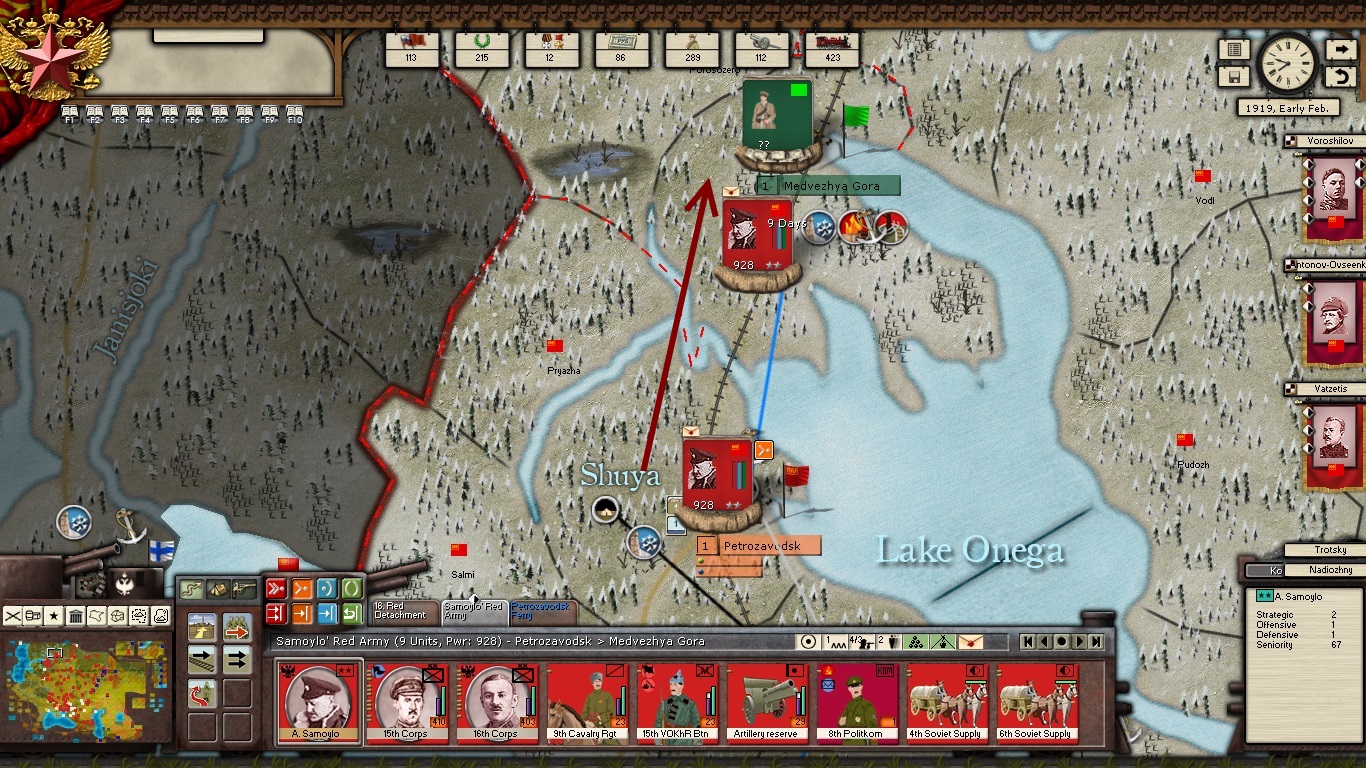Select the 15th Corps unit card

tap(407, 703)
